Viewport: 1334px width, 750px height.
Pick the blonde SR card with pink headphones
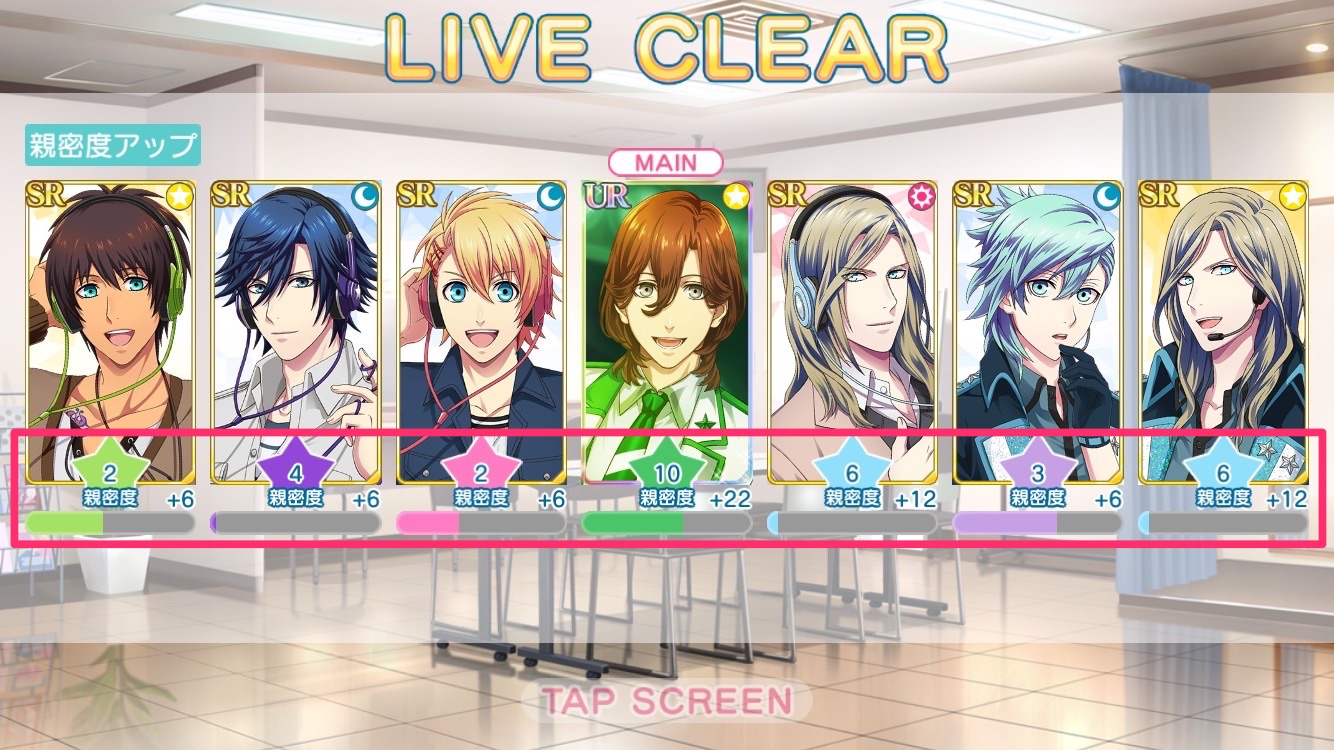pos(481,320)
